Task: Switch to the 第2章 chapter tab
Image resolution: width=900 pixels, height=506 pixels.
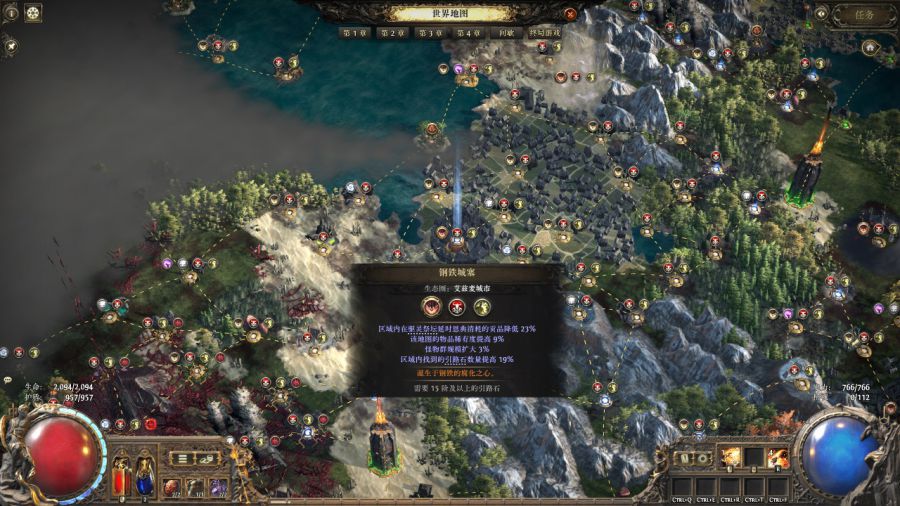Action: 392,33
